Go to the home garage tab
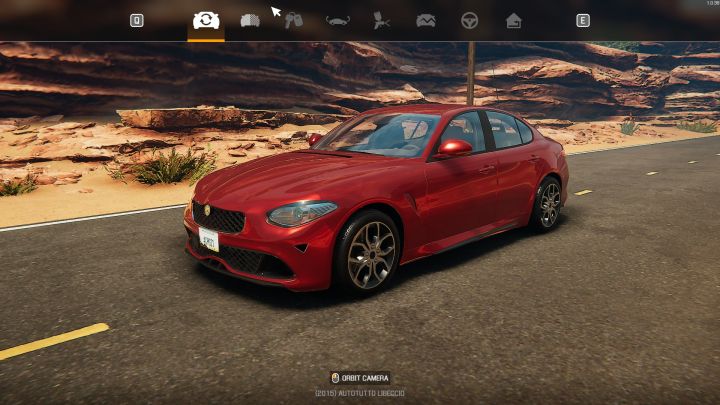This screenshot has width=720, height=405. pos(513,20)
